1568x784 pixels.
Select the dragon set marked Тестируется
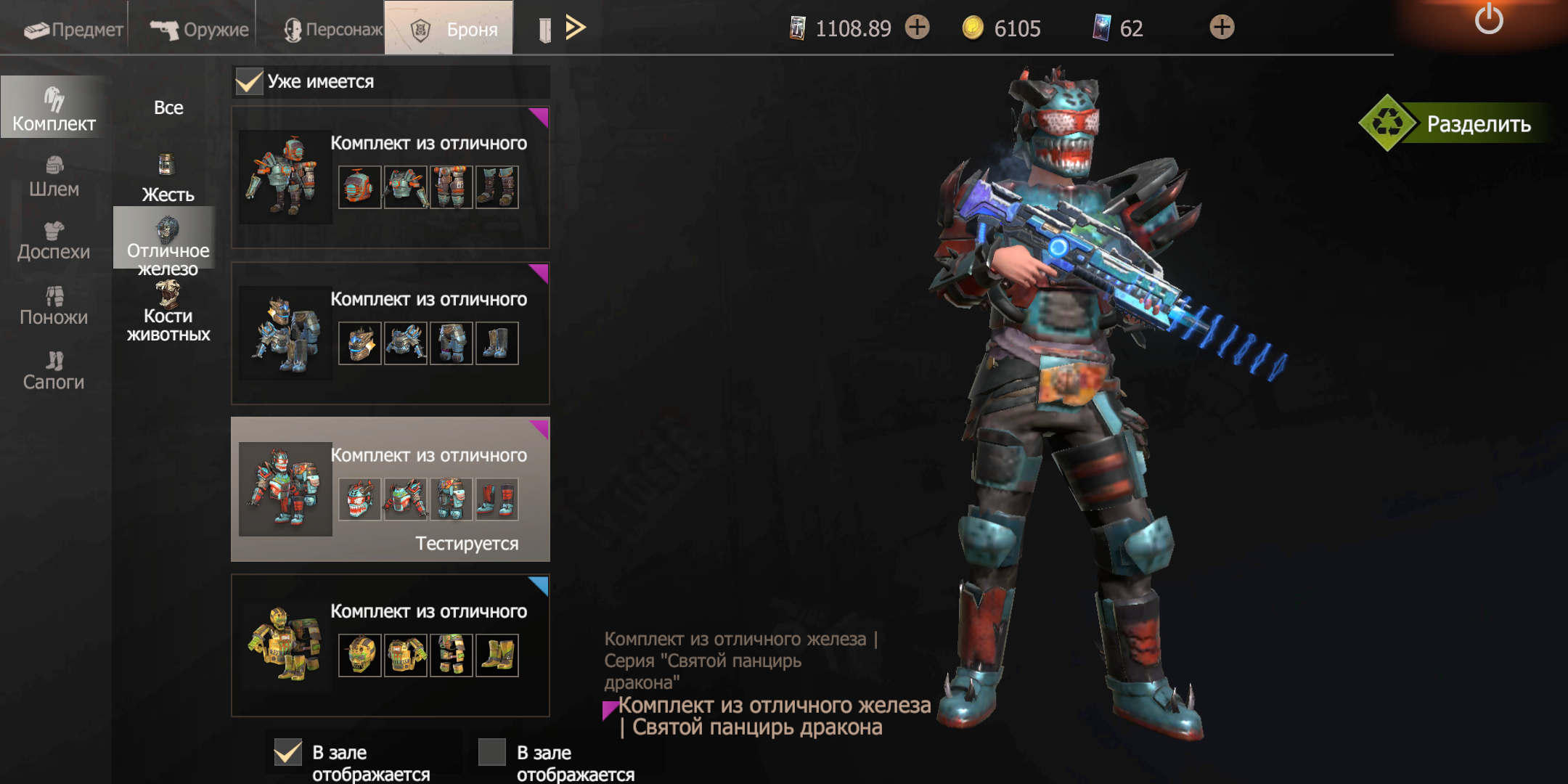tap(390, 489)
